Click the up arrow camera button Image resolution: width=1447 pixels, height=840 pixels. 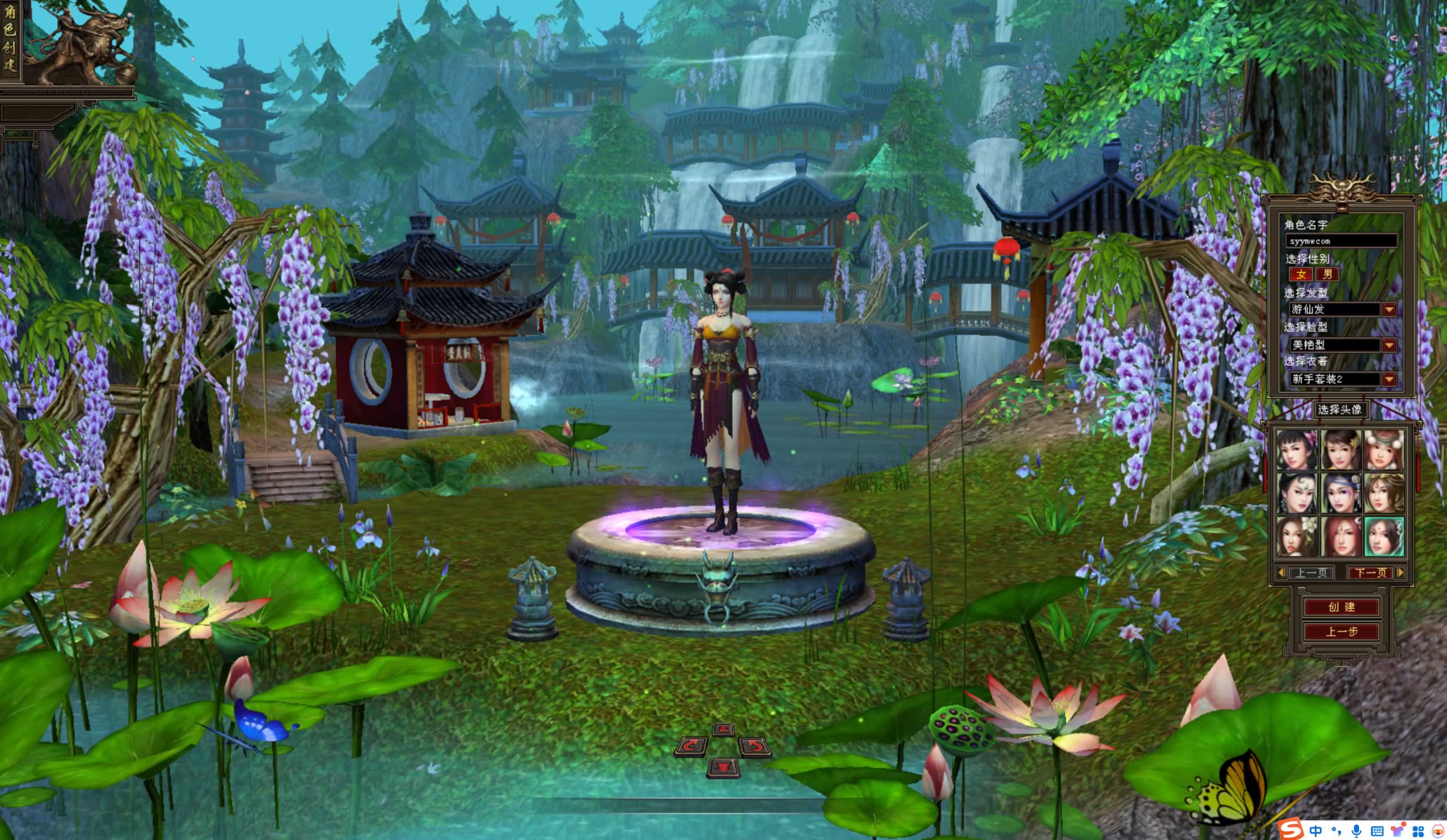(x=723, y=730)
